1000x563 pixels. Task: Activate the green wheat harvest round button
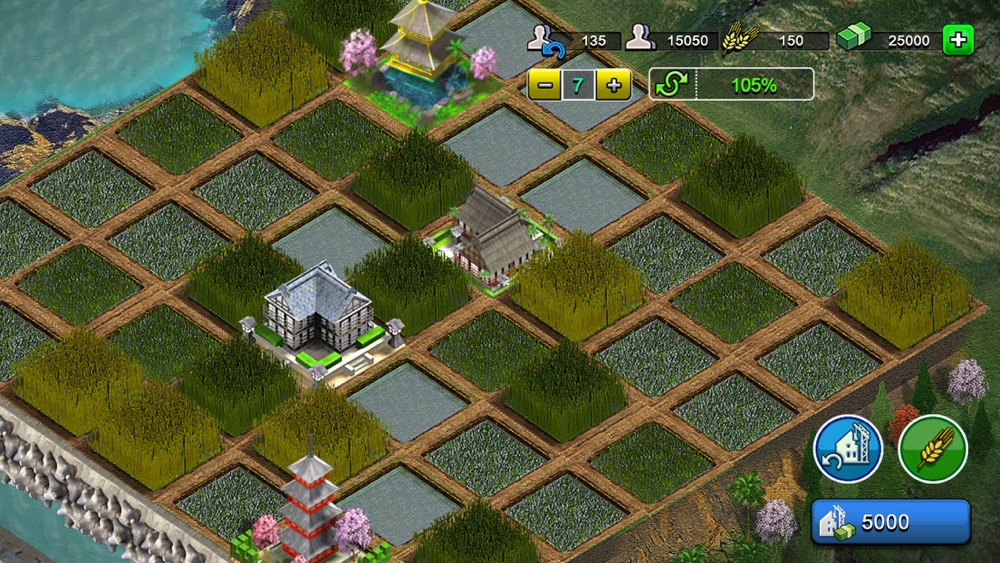tap(932, 449)
